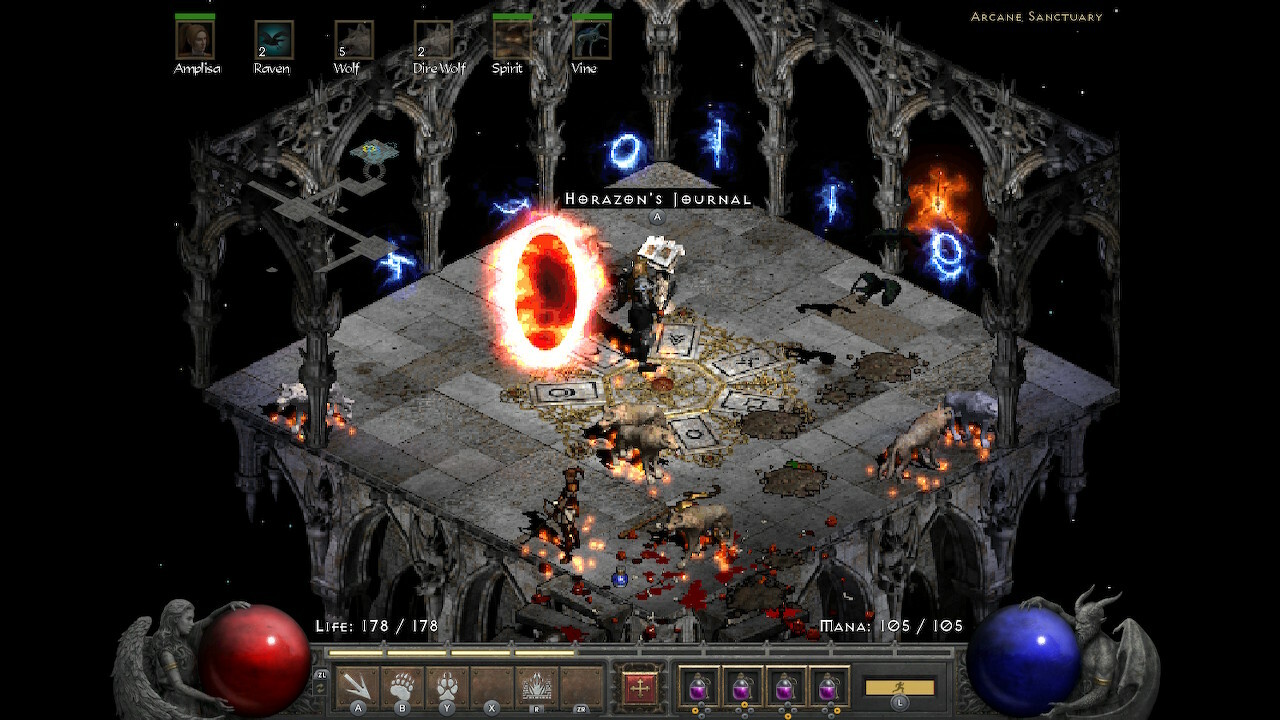Select the Vine summon portrait
Image resolution: width=1280 pixels, height=720 pixels.
click(x=591, y=40)
